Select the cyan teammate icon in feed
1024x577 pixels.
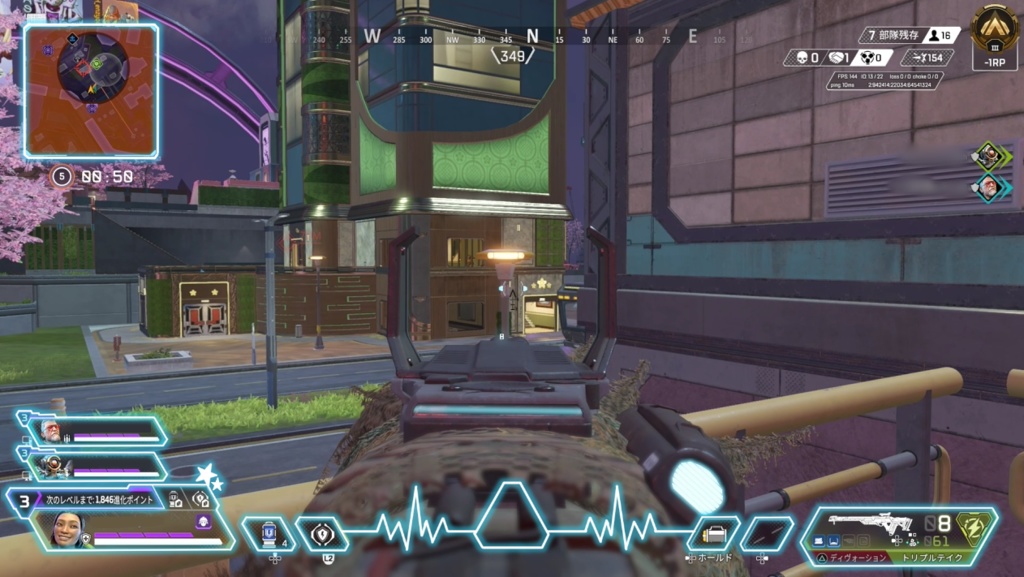(x=990, y=186)
